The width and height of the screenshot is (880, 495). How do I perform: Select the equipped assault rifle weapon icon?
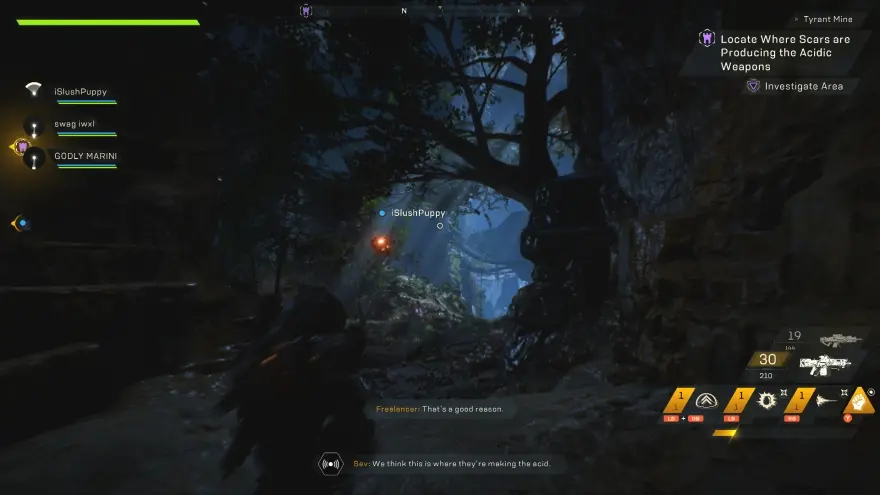(x=826, y=365)
